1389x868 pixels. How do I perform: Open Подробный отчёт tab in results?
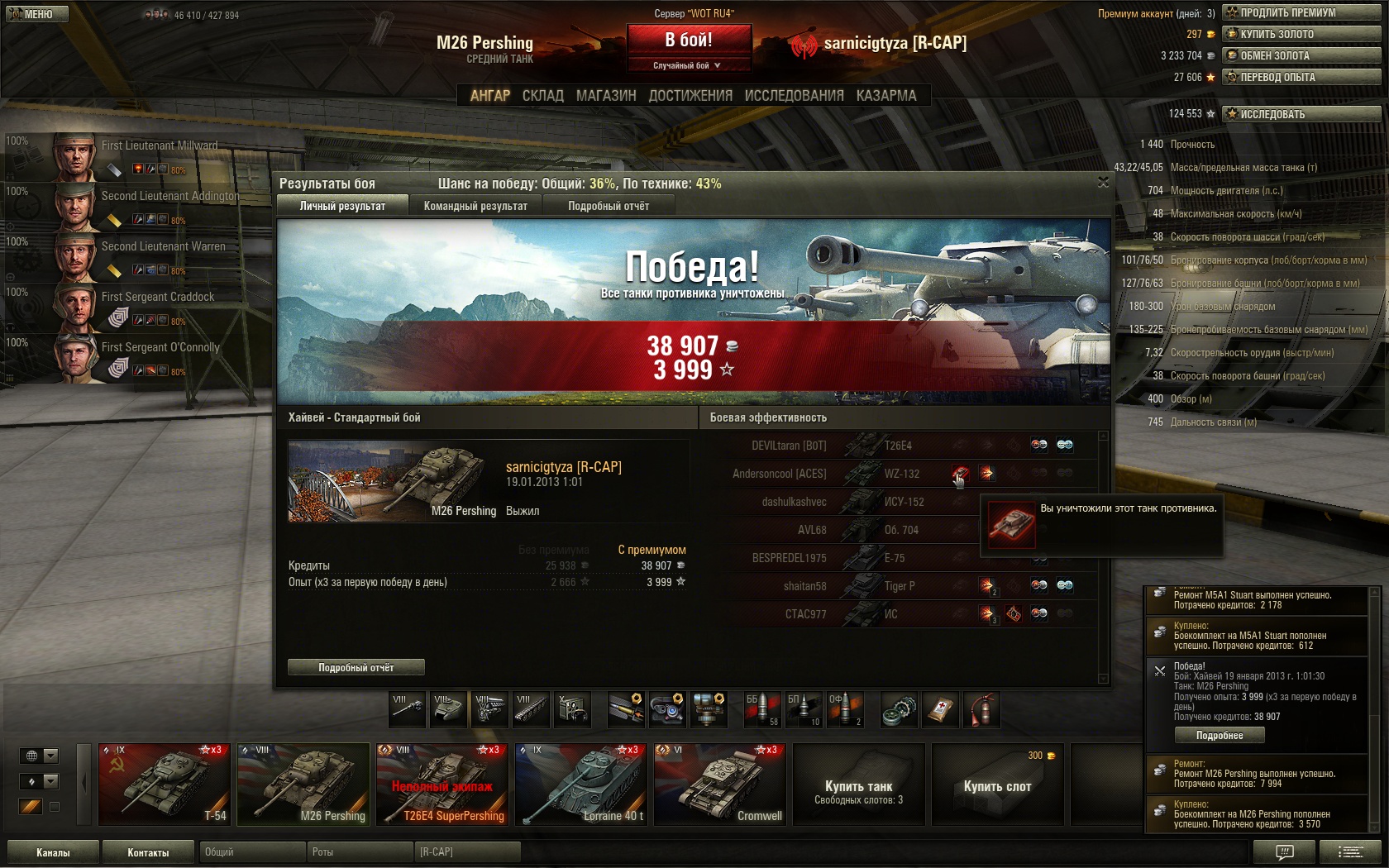click(609, 206)
